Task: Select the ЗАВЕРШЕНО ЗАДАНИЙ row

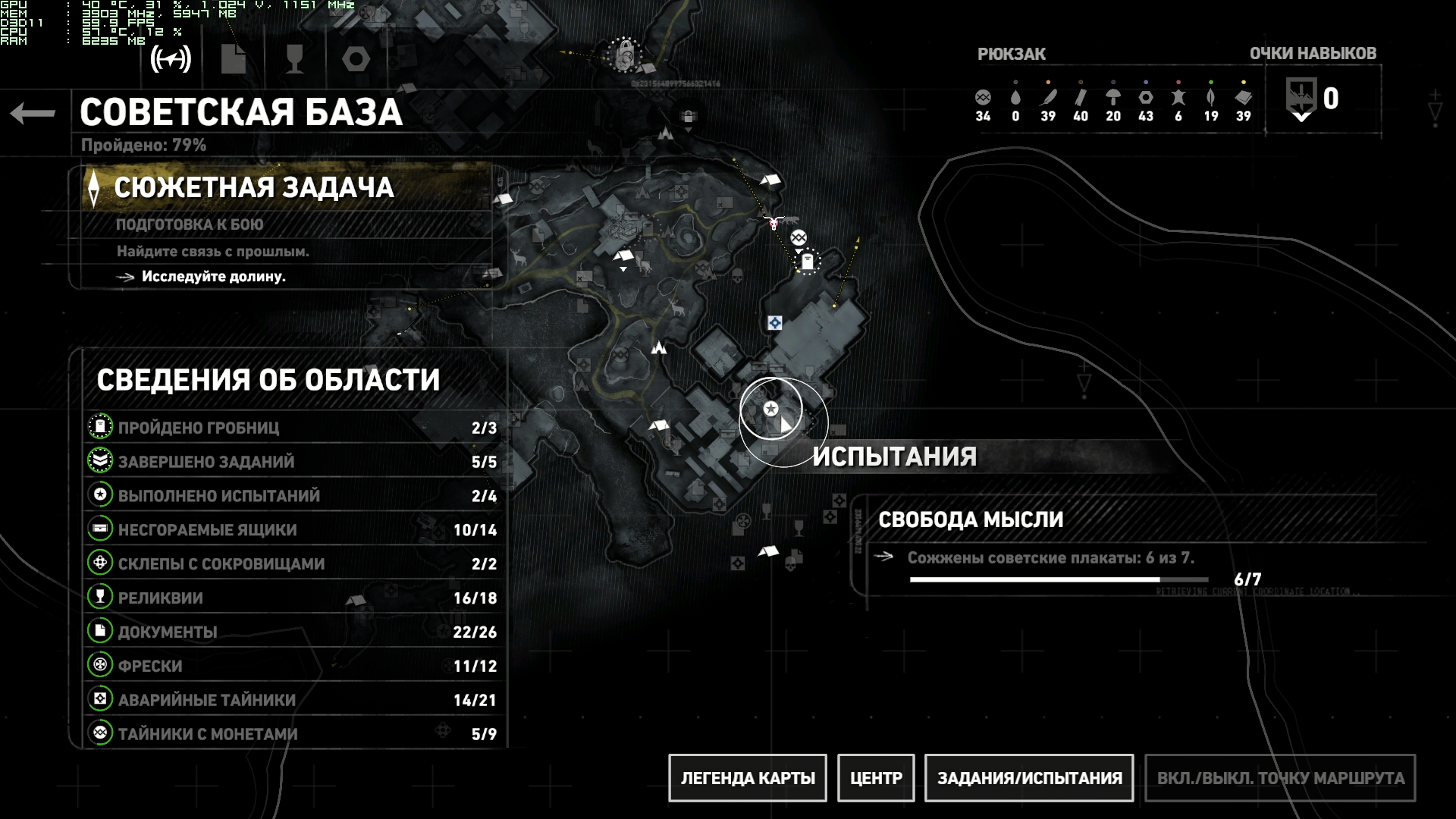Action: tap(292, 462)
